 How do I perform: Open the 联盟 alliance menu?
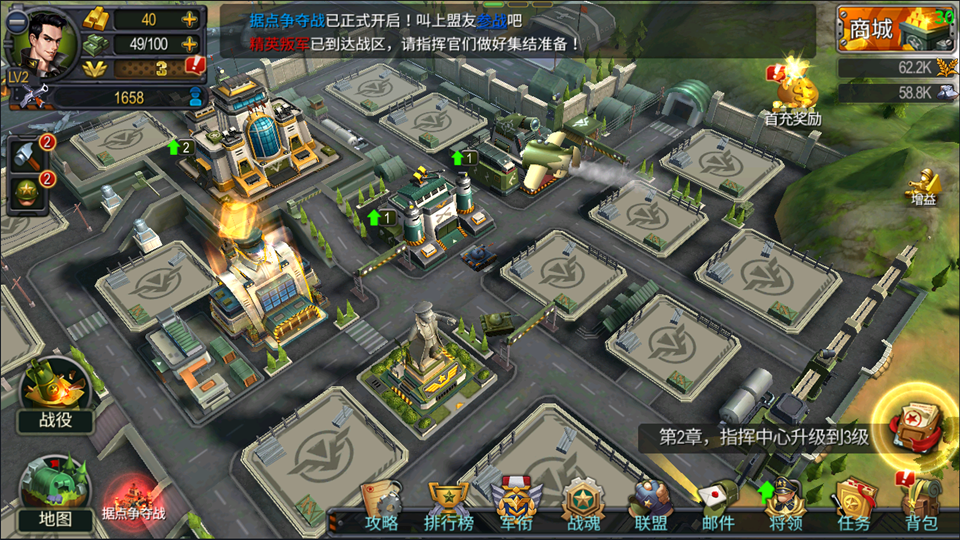[650, 505]
